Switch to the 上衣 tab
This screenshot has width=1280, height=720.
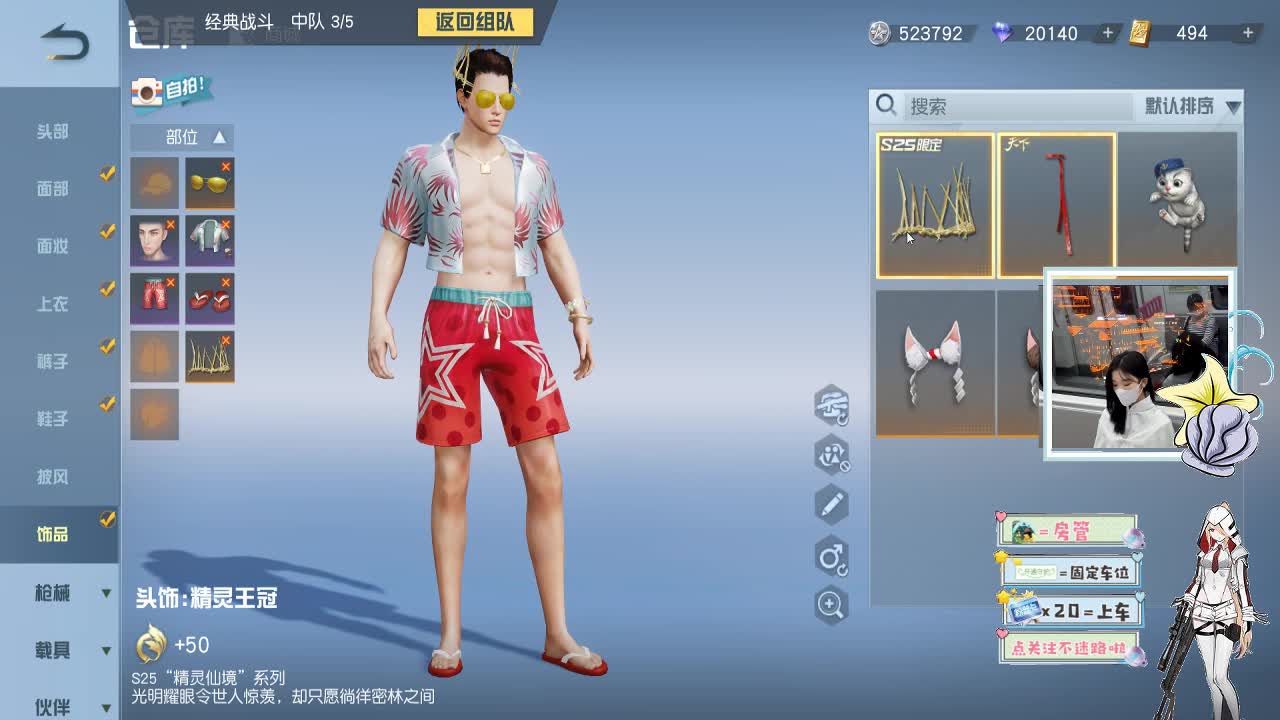pos(55,304)
